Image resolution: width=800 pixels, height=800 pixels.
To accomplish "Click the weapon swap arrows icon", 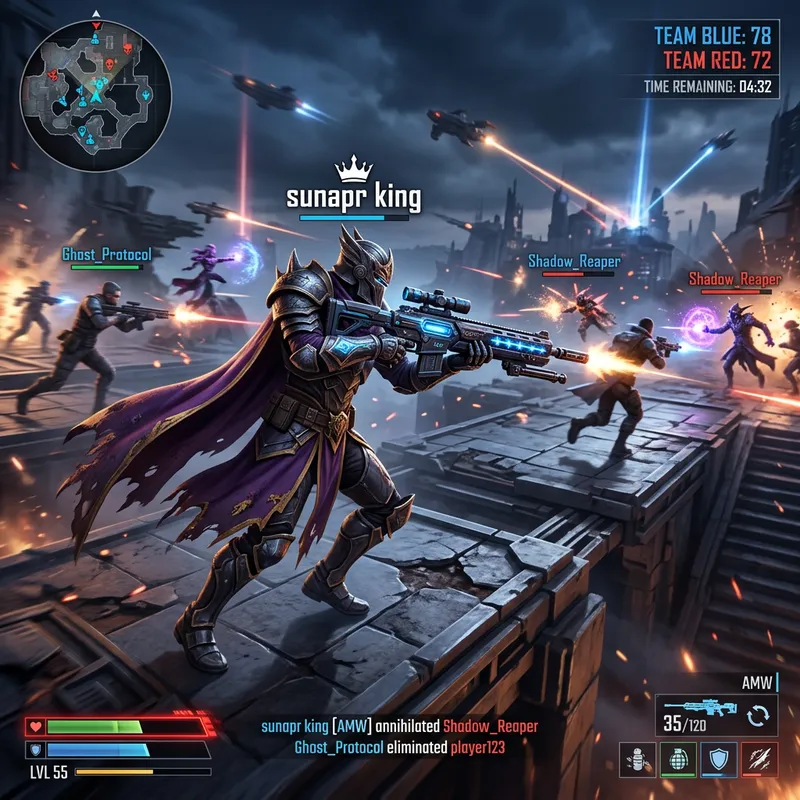I will pos(757,714).
